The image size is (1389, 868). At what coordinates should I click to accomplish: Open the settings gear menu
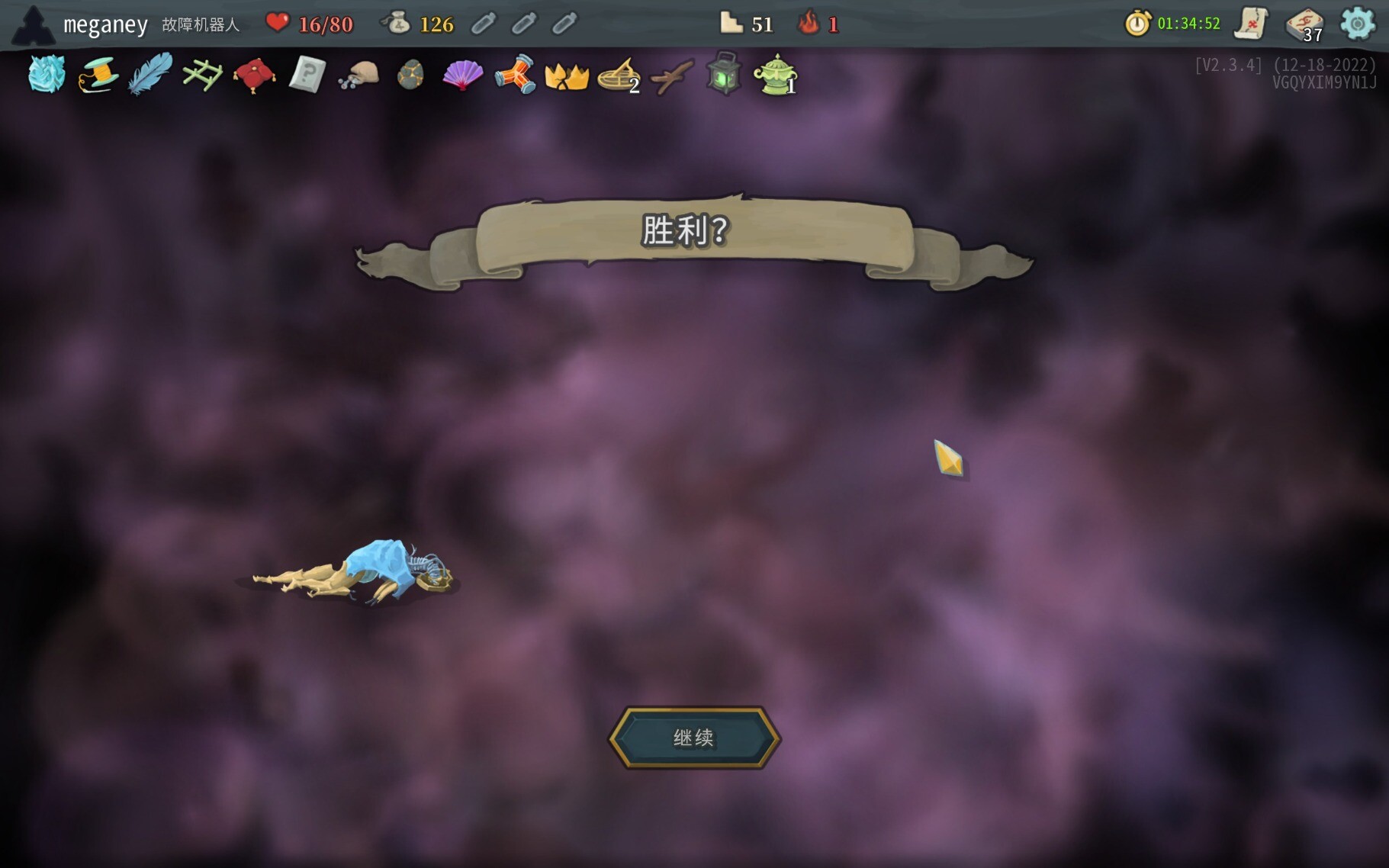pyautogui.click(x=1357, y=24)
